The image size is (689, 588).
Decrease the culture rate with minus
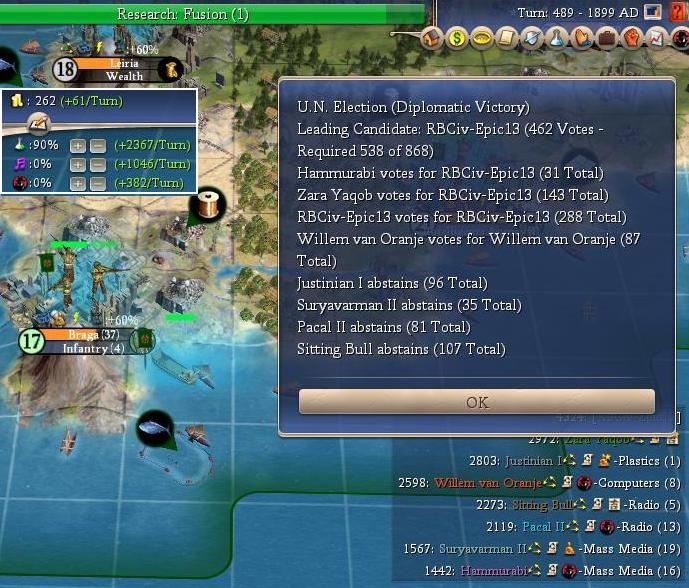pyautogui.click(x=98, y=164)
